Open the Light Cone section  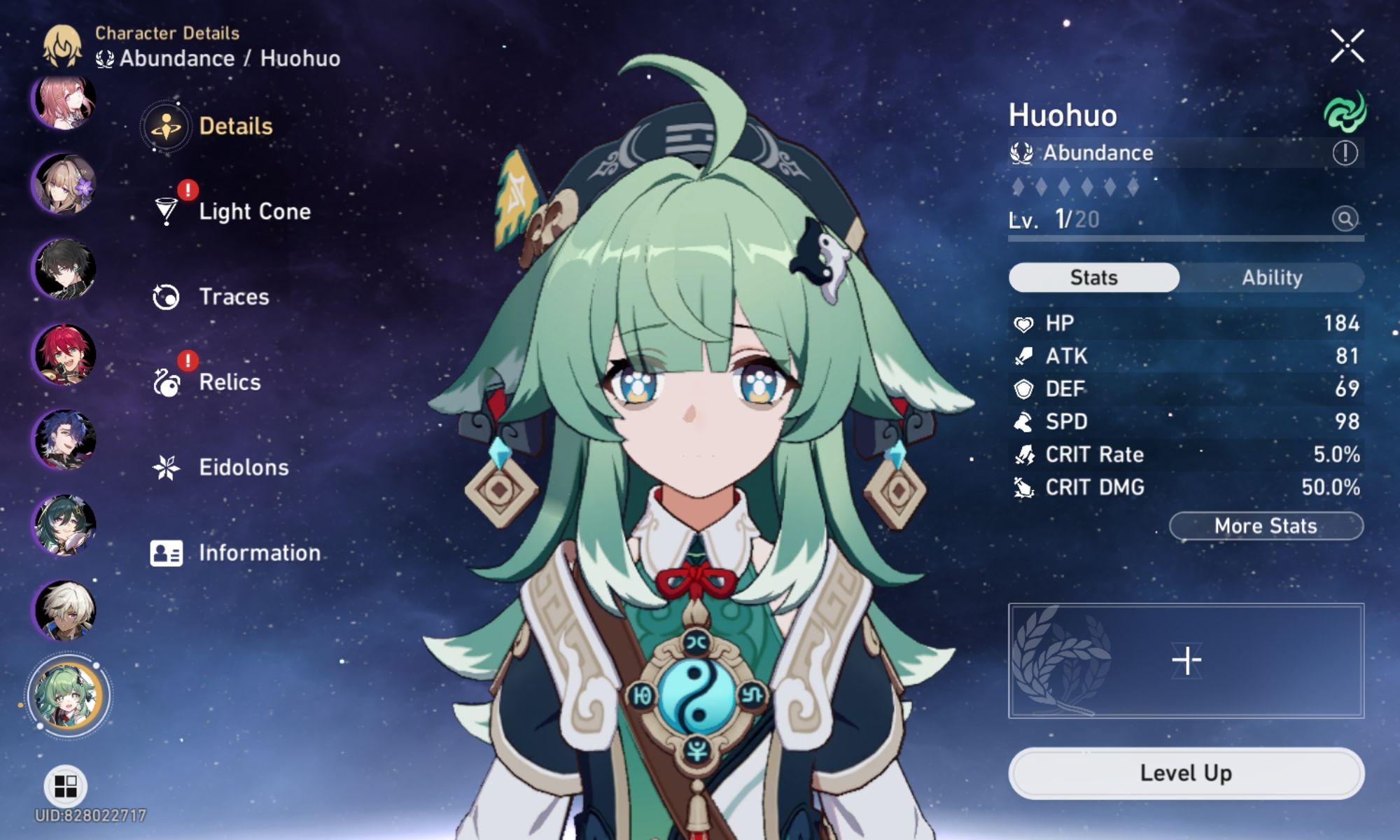click(254, 211)
